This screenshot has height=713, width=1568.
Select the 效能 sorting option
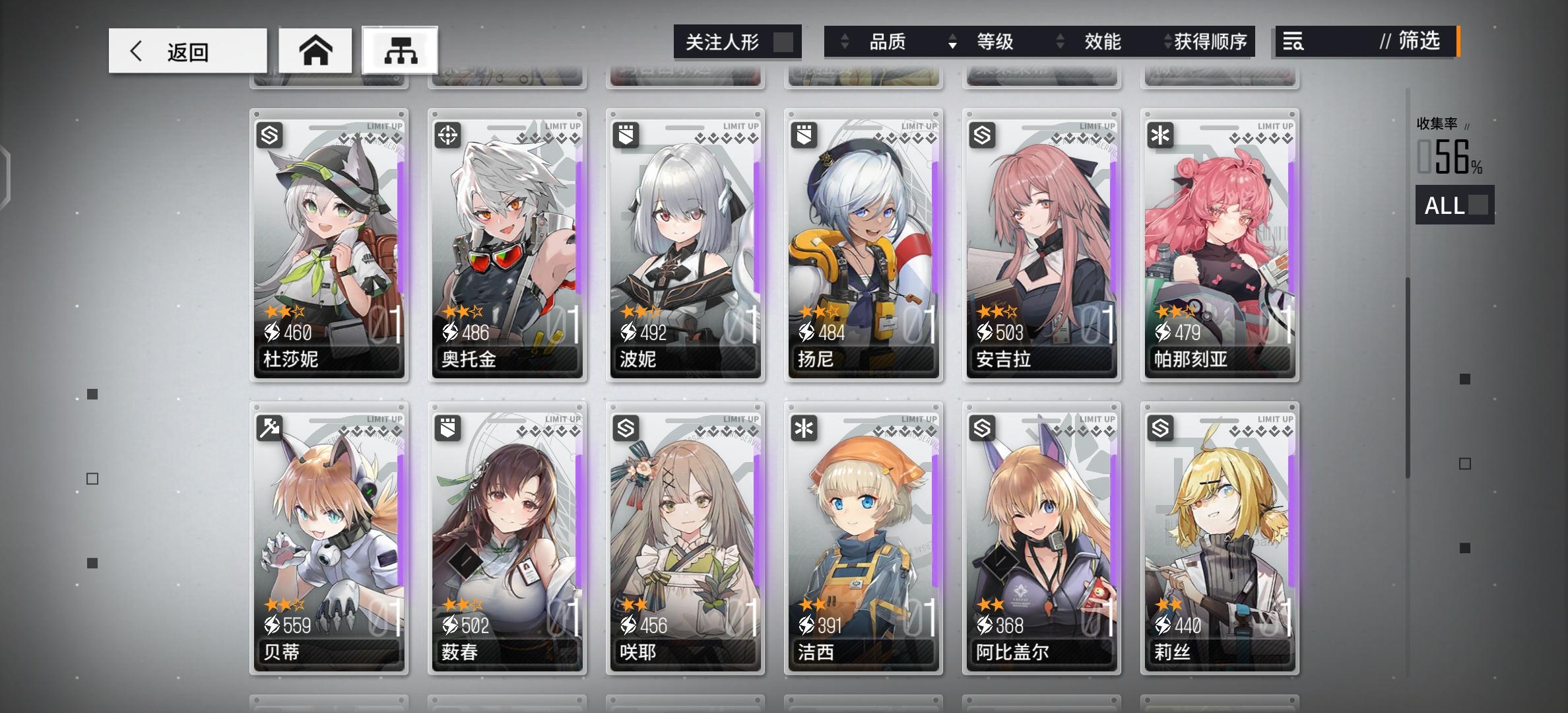pos(1101,42)
